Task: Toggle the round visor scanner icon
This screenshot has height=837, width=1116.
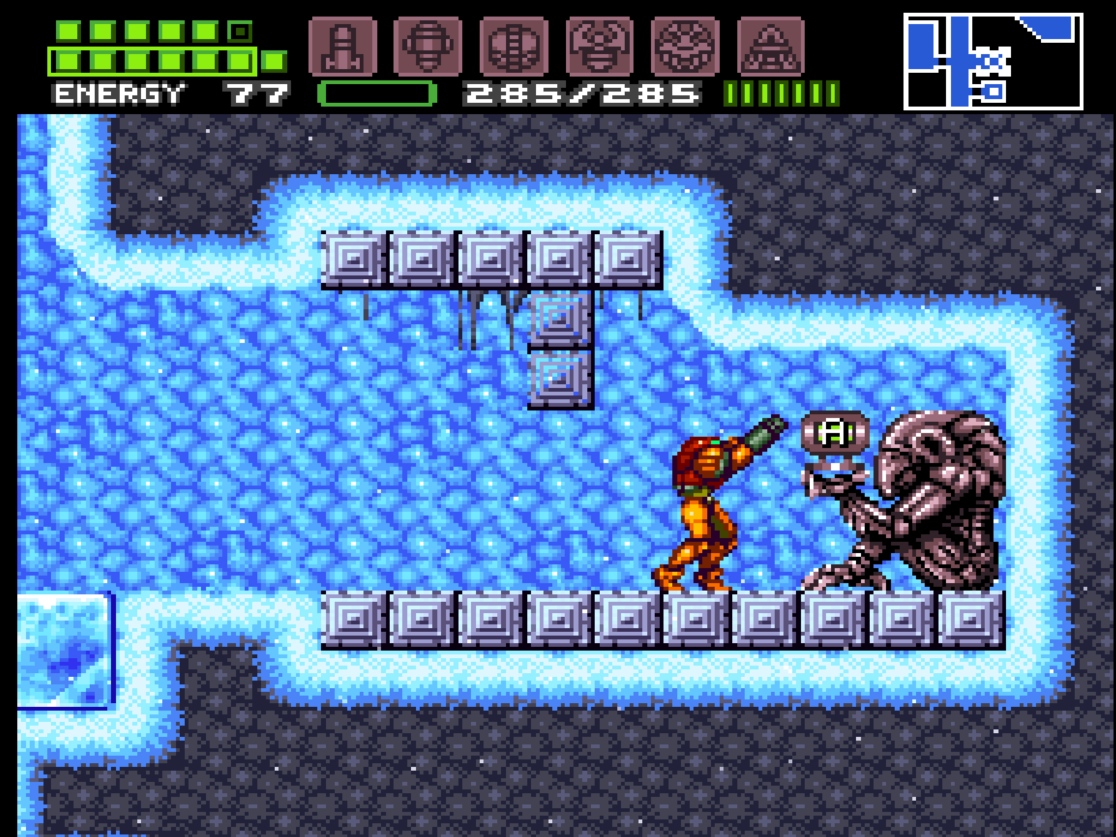Action: click(x=685, y=46)
